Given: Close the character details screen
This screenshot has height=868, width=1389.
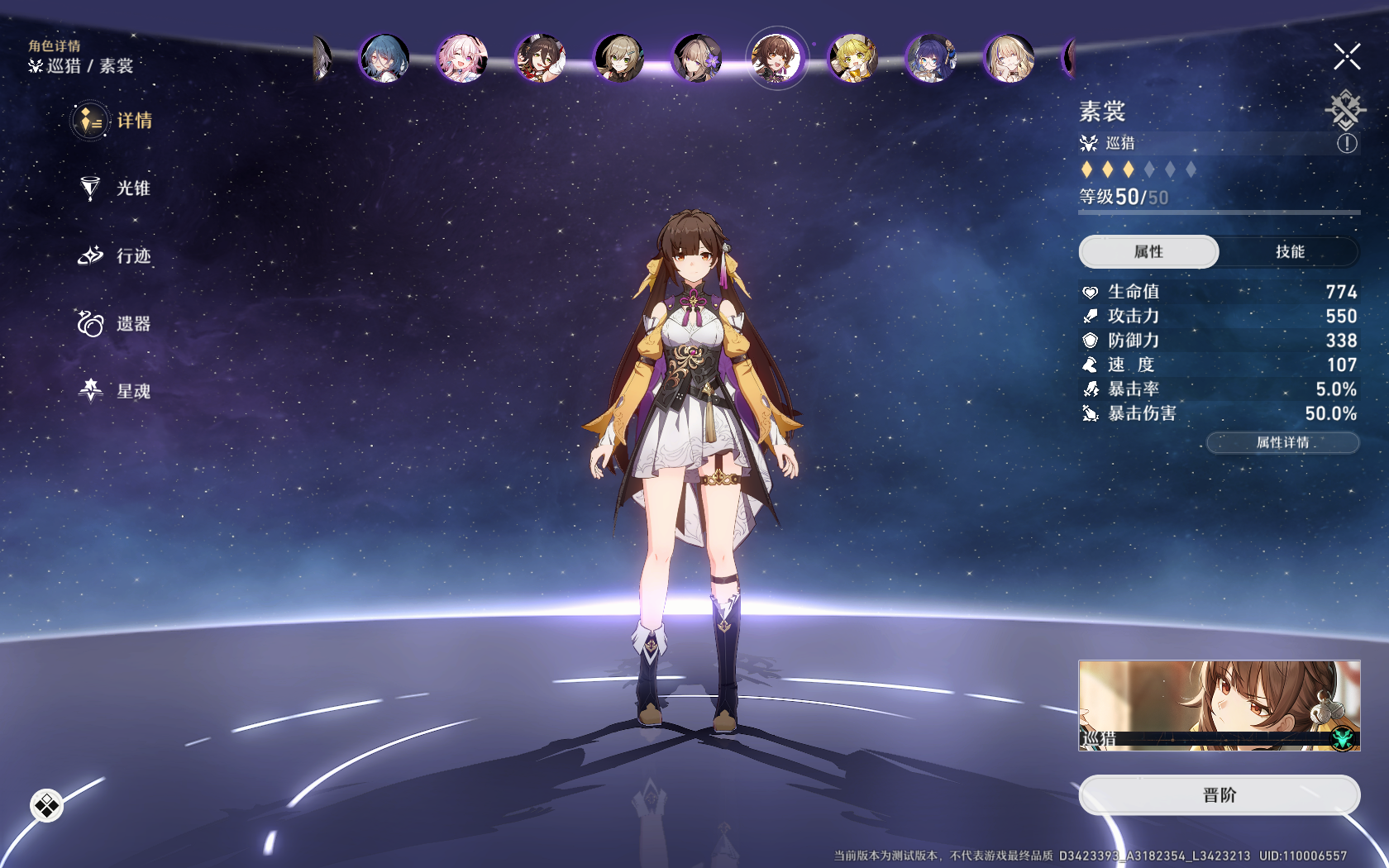Looking at the screenshot, I should click(1346, 57).
